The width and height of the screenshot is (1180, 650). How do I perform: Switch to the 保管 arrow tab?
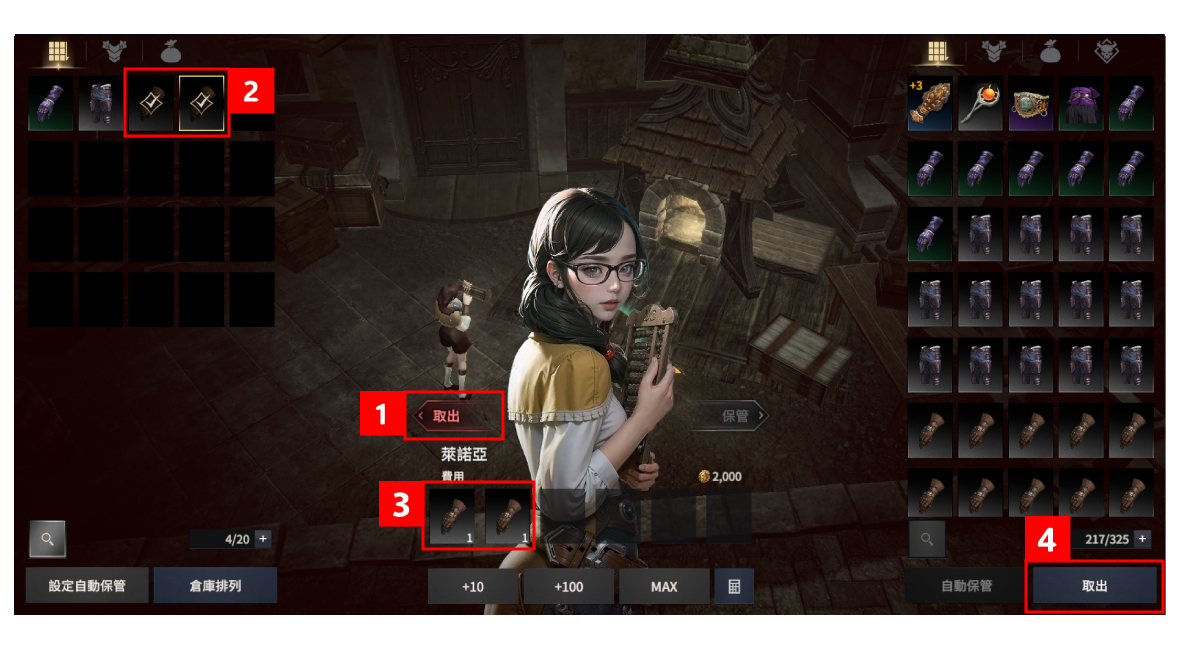736,416
